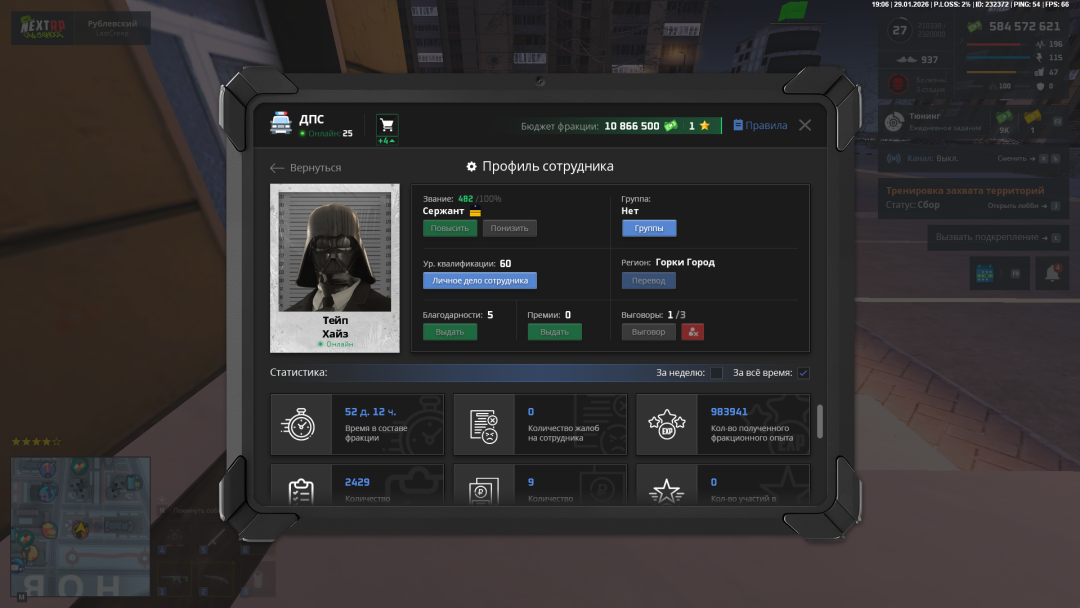Viewport: 1080px width, 608px height.
Task: Click the statistics list scrollbar
Action: 820,421
